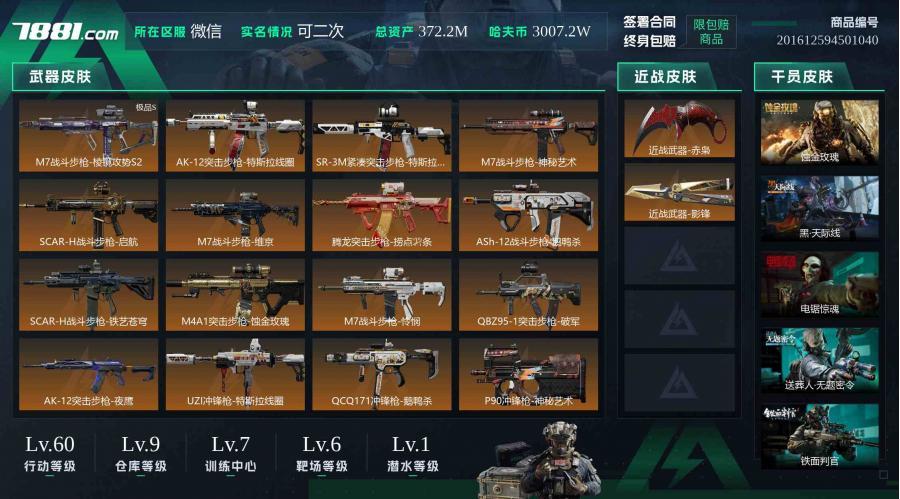Click the ASh-12战斗步枪 skin tile

(528, 214)
